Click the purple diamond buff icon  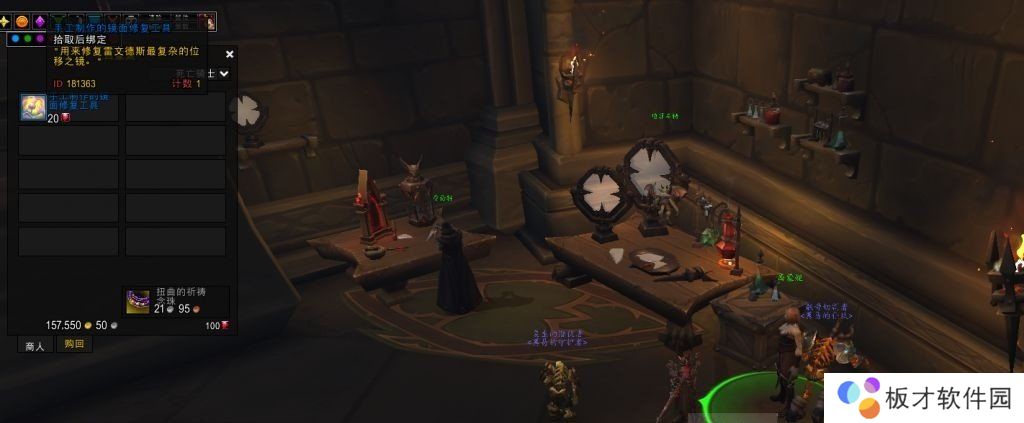click(40, 21)
